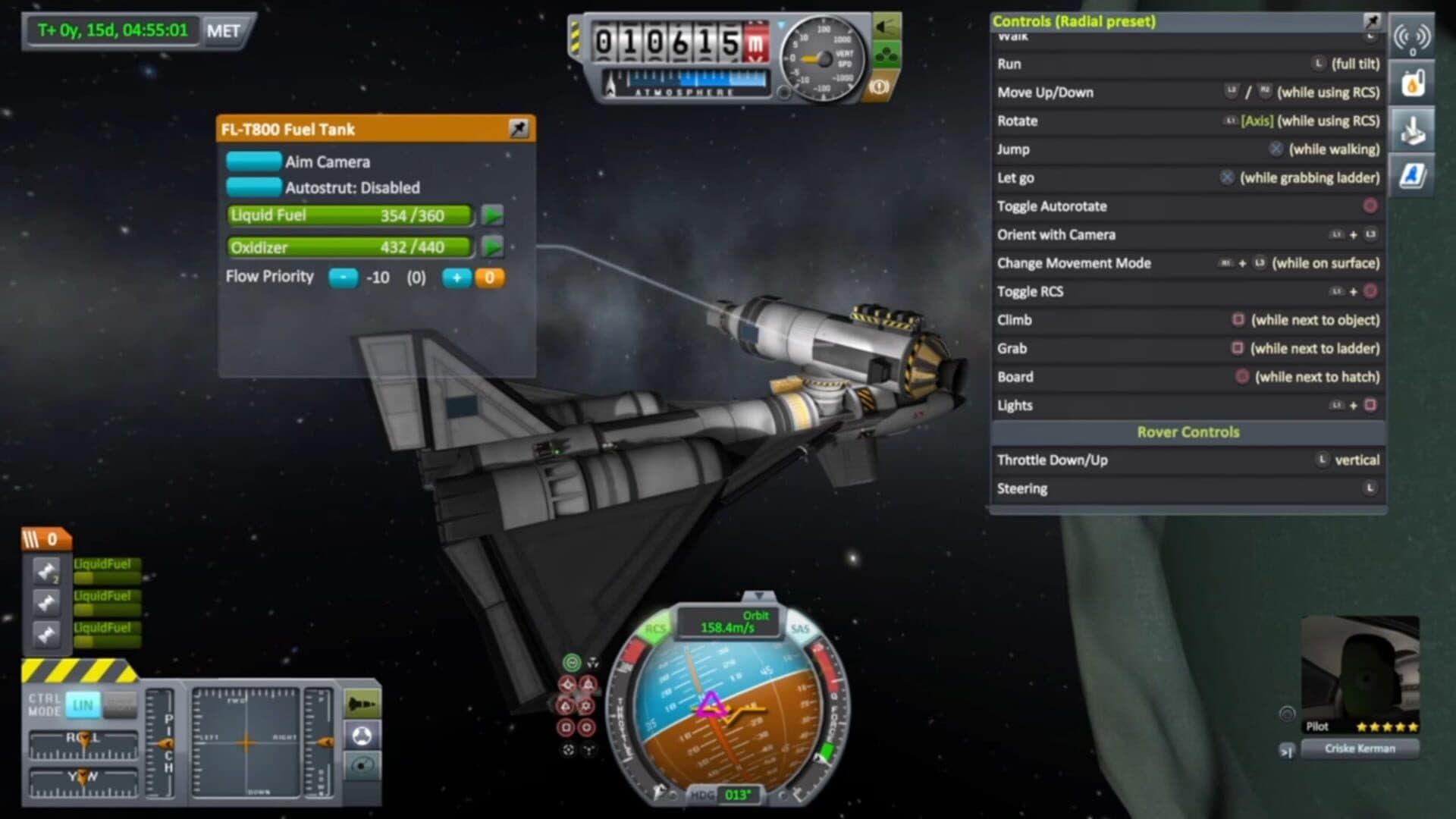Switch the Orbit speed display mode
This screenshot has width=1456, height=819.
click(728, 622)
